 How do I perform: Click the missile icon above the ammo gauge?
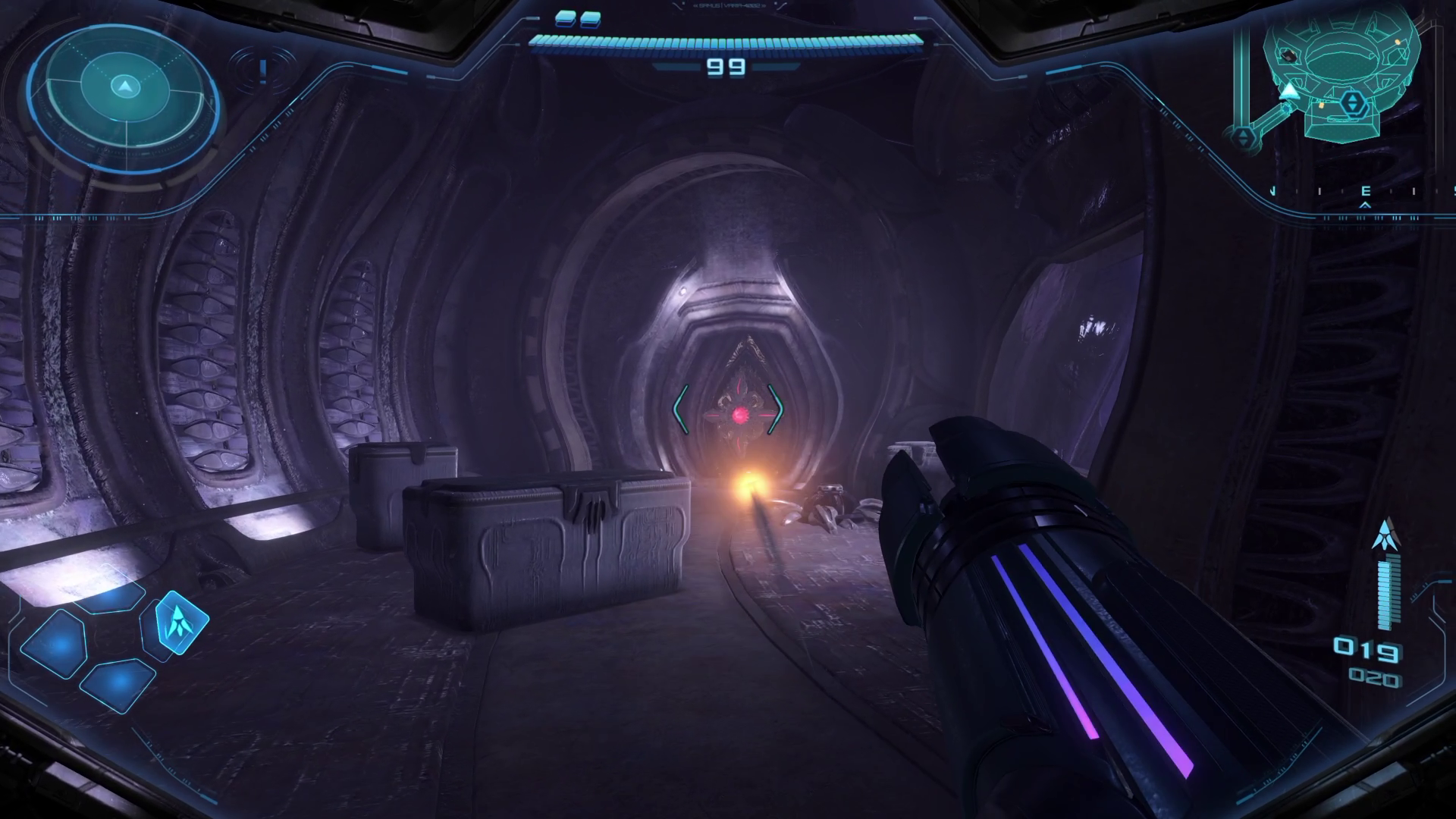click(1385, 535)
